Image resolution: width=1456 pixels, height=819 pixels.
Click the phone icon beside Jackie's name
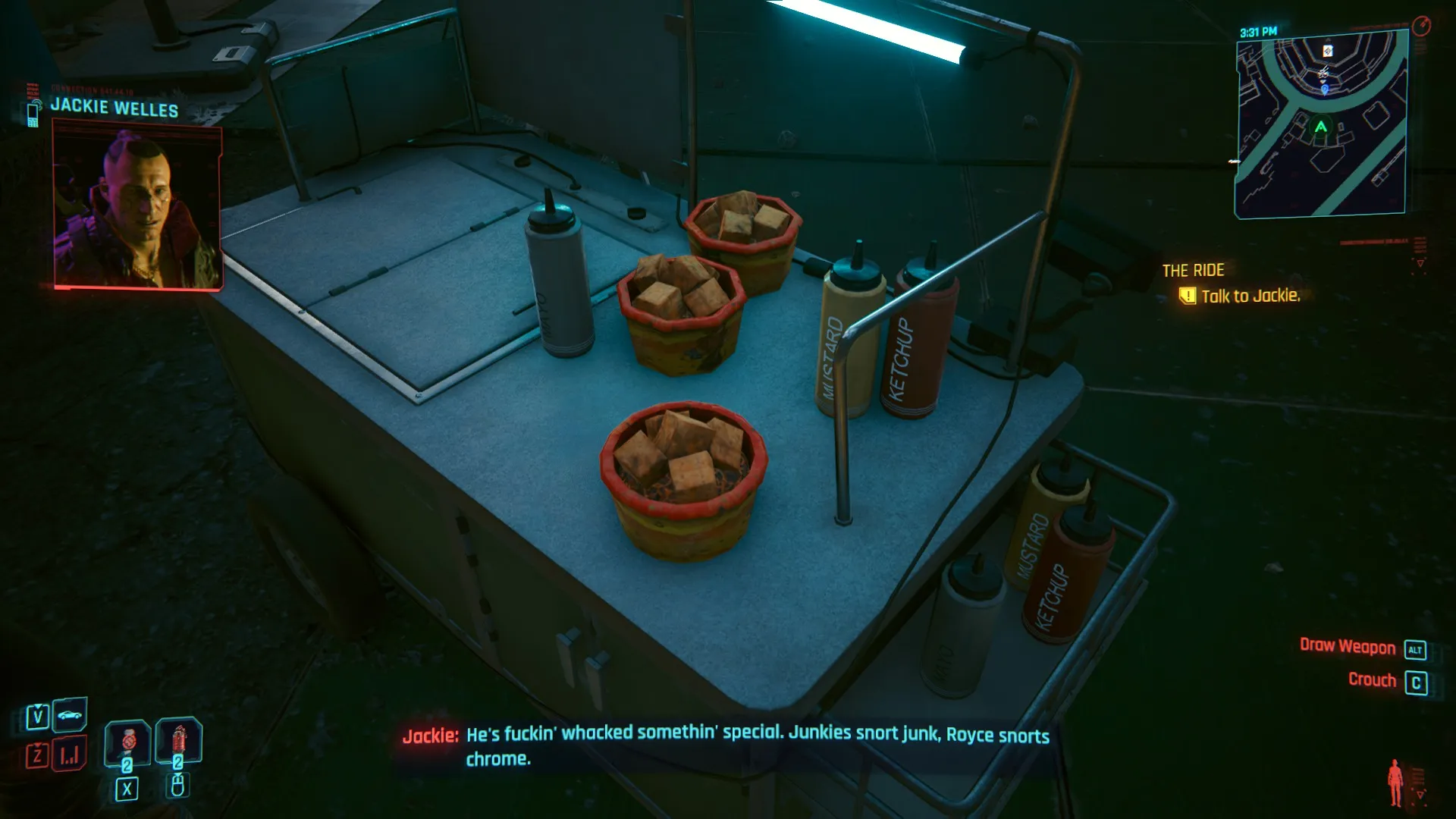click(x=33, y=114)
